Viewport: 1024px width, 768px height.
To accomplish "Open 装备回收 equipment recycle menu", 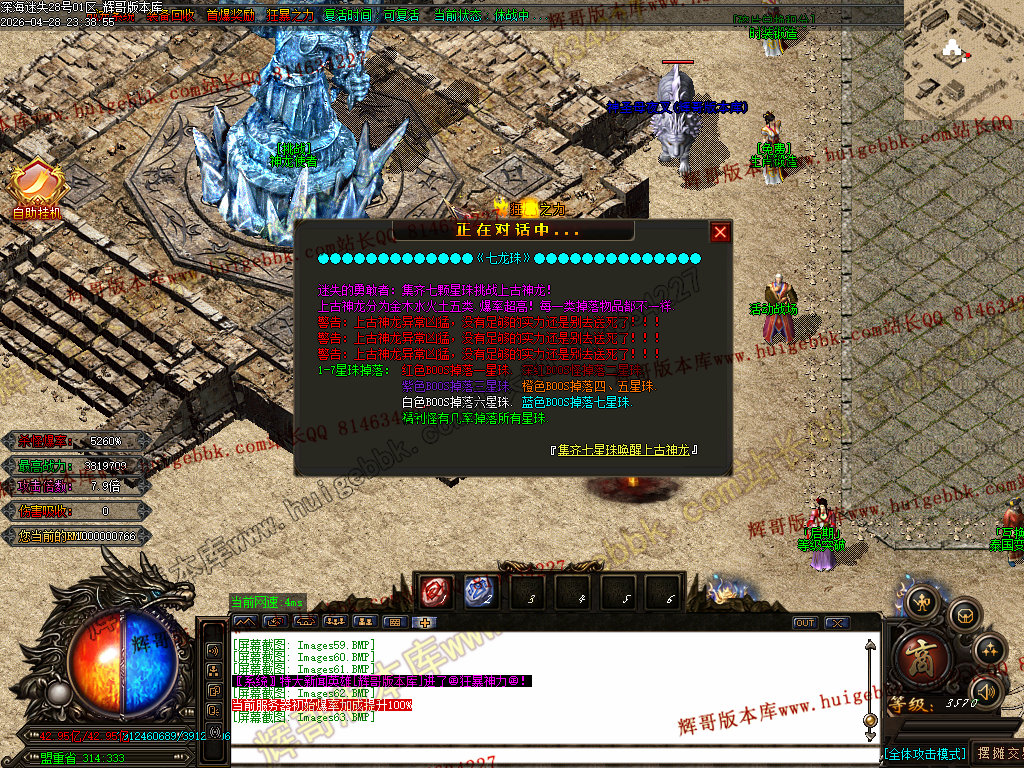I will (170, 16).
